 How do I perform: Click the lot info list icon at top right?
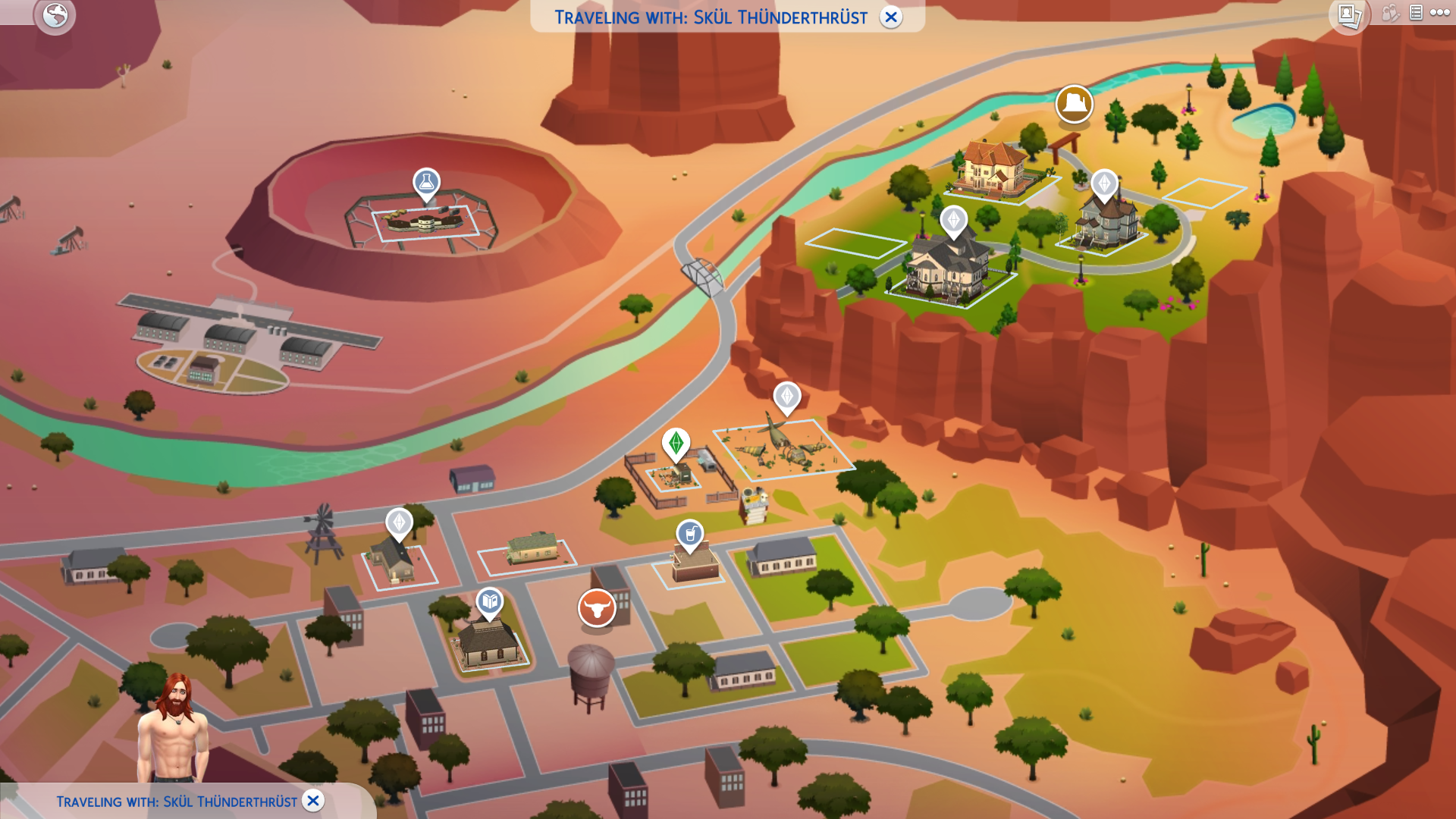tap(1415, 13)
